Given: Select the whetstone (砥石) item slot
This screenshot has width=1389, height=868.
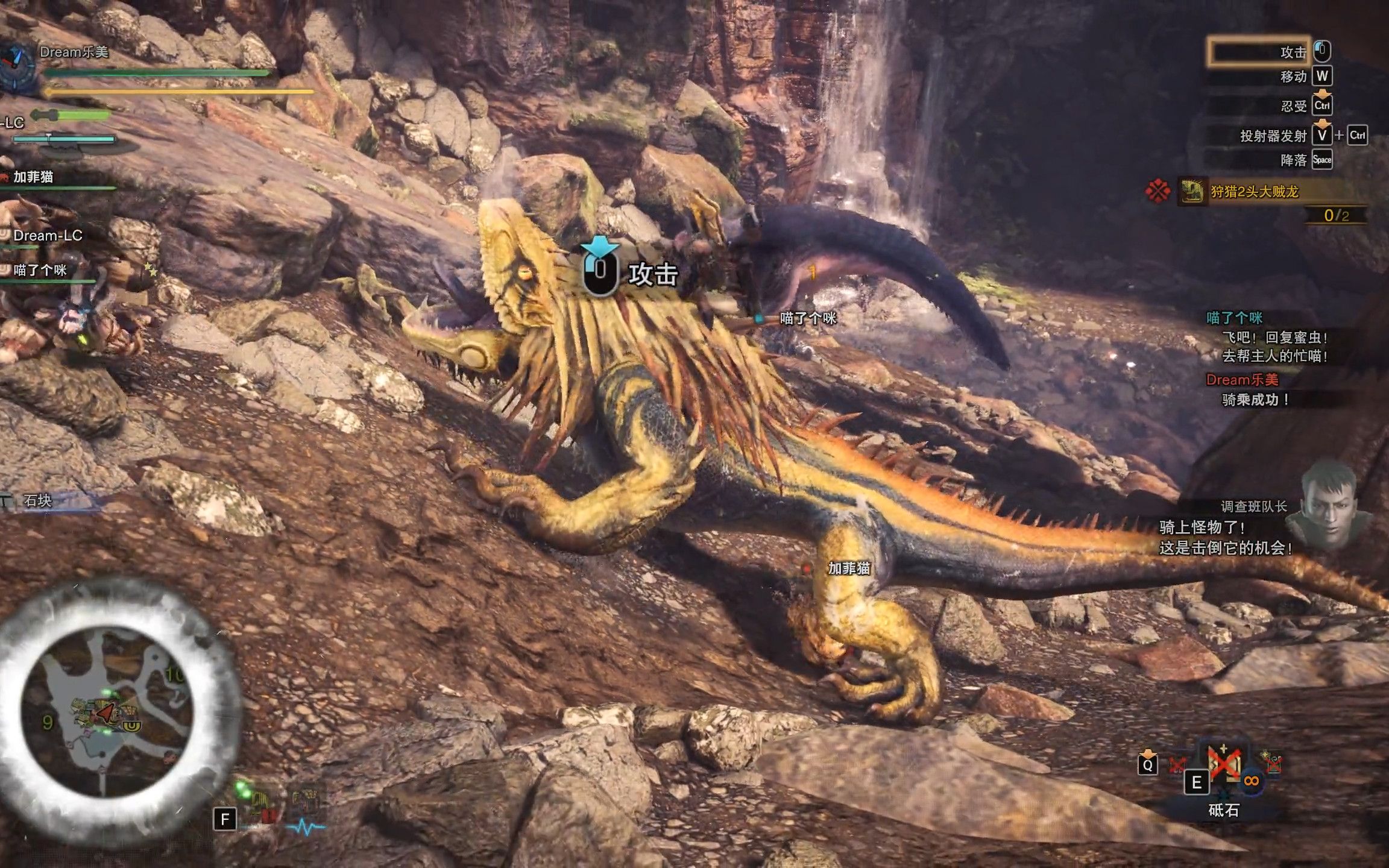Looking at the screenshot, I should coord(1223,766).
